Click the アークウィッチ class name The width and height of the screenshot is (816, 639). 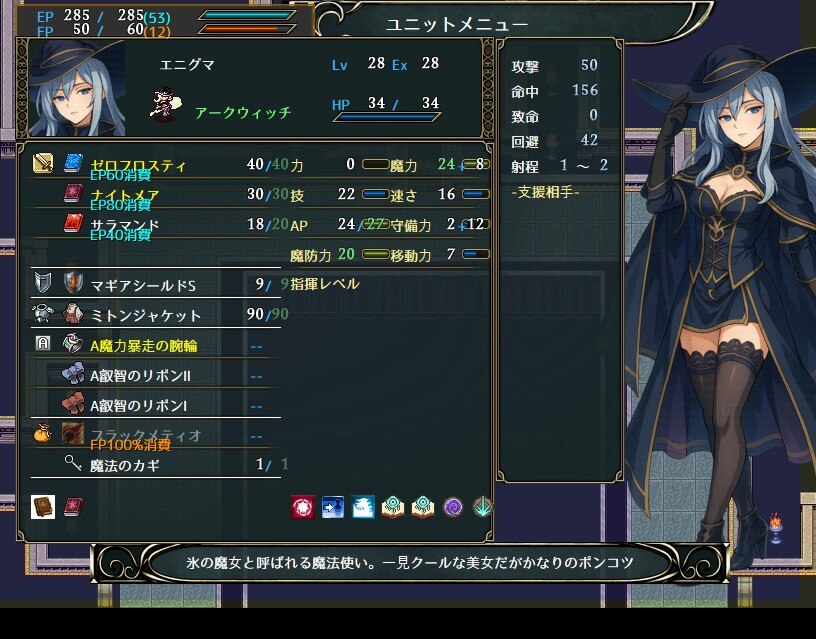click(x=243, y=112)
